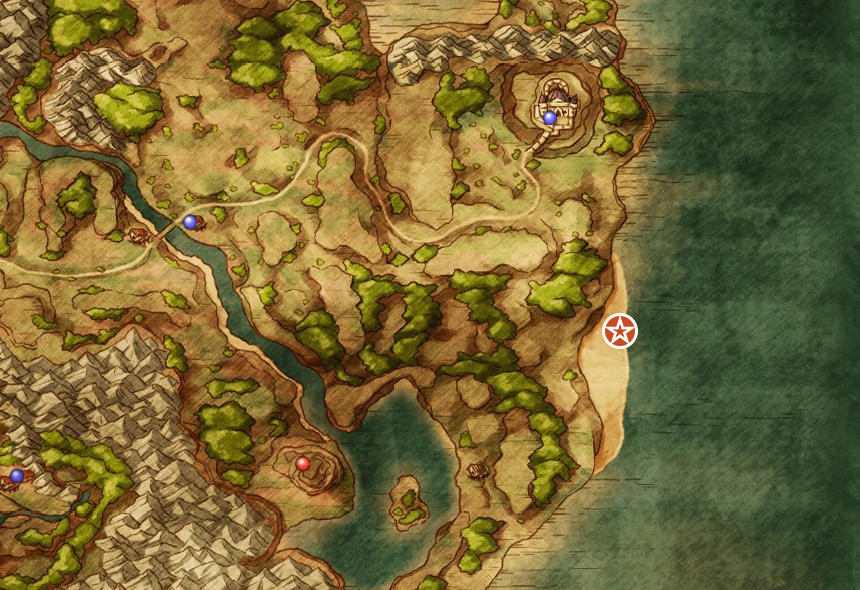
Task: Pick the blue orb marker among the grey mountains
Action: click(17, 476)
